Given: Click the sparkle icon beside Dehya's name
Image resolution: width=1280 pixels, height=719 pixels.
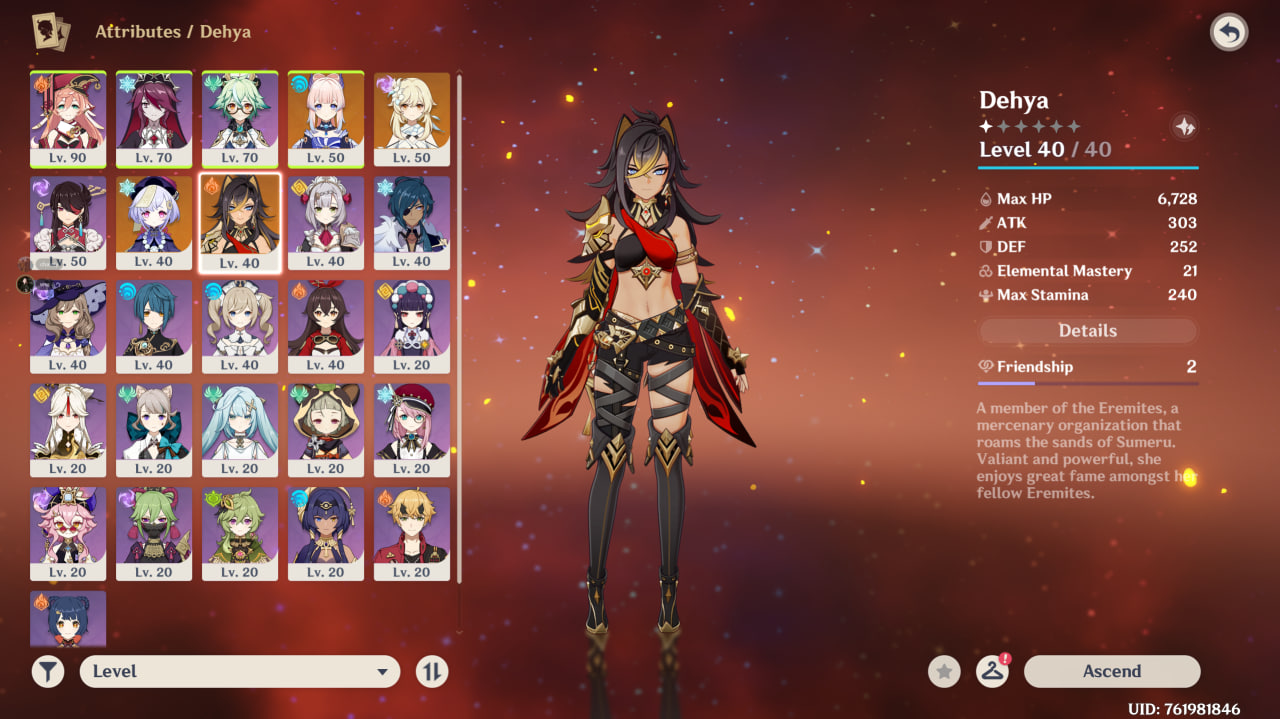Looking at the screenshot, I should pos(1184,127).
